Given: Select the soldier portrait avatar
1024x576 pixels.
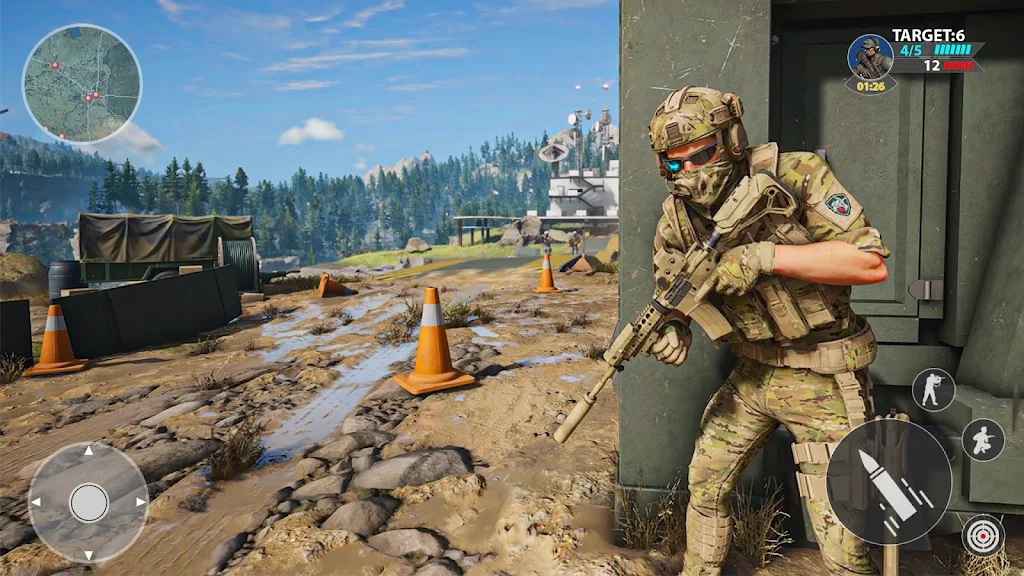Looking at the screenshot, I should click(870, 57).
